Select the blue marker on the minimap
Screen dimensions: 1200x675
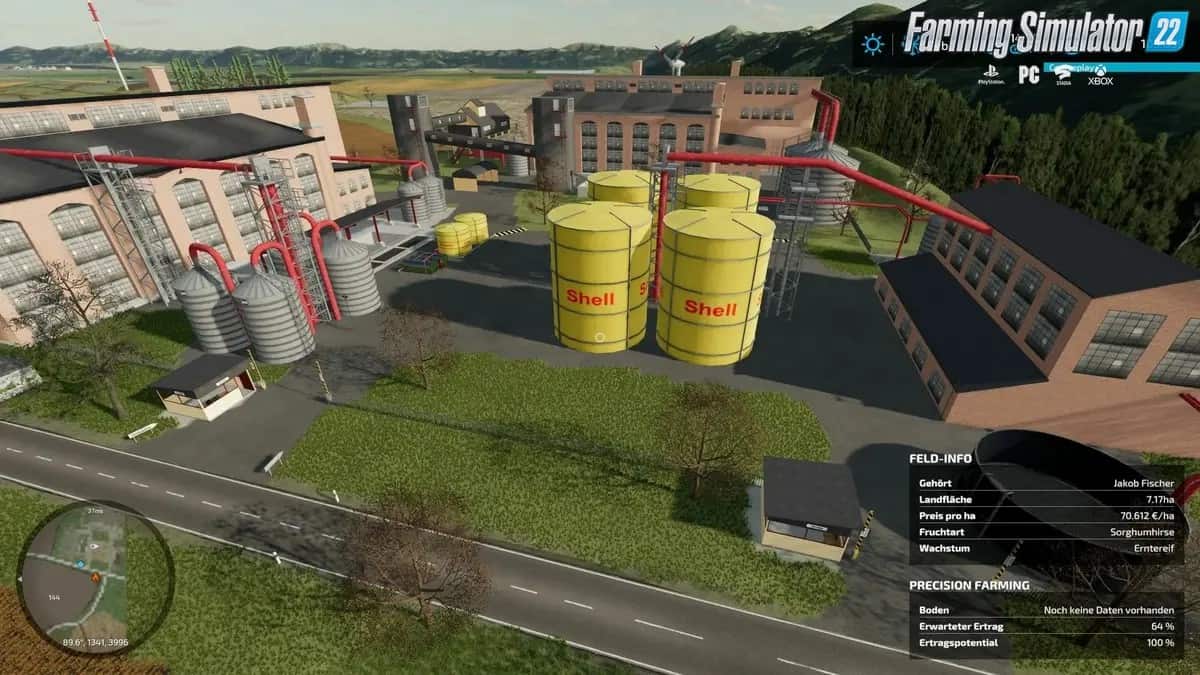[x=80, y=565]
